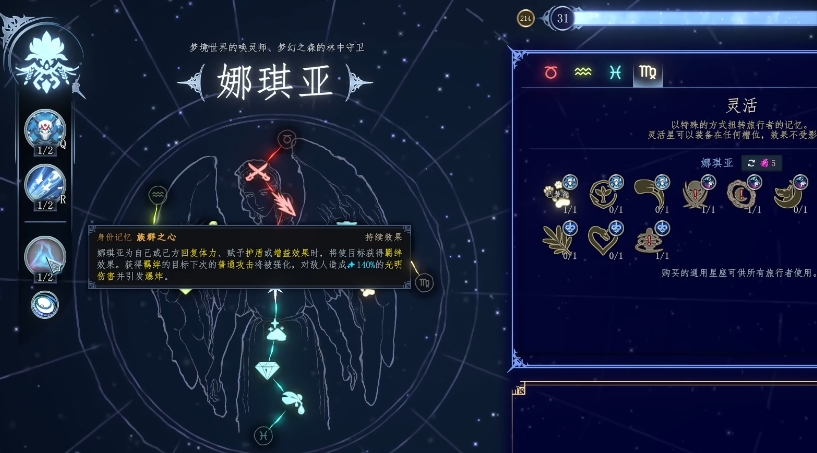Select the crossed swords constellation node
This screenshot has width=817, height=453.
click(258, 172)
